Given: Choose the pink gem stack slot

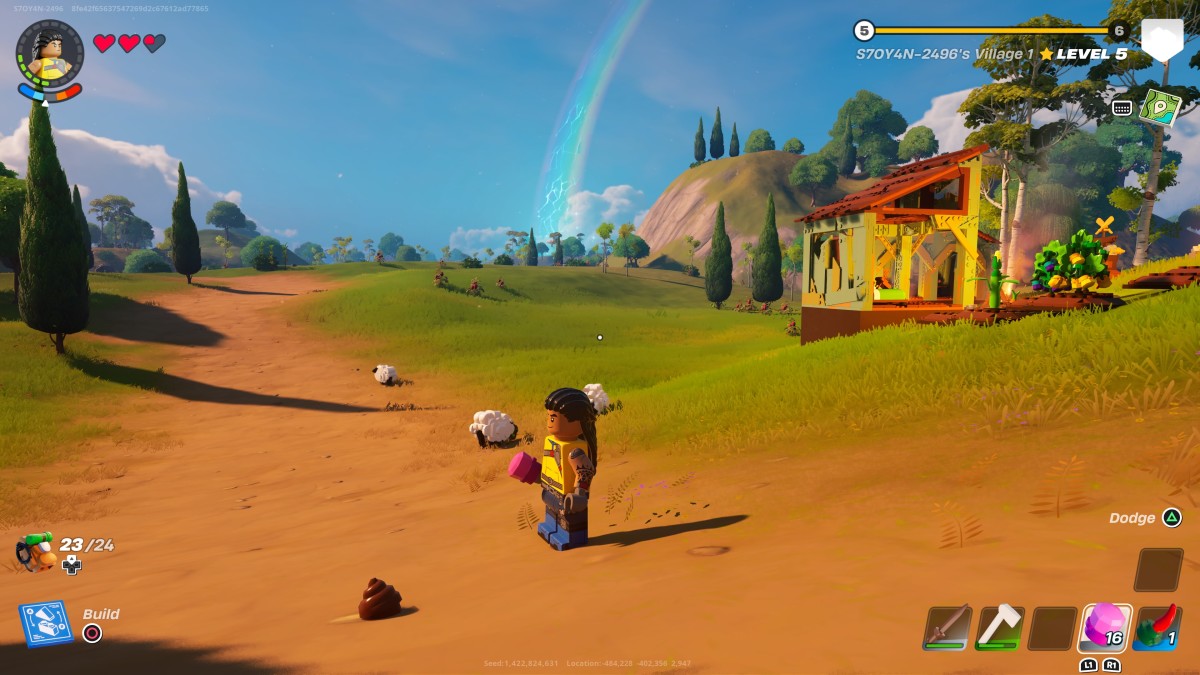Looking at the screenshot, I should tap(1105, 627).
